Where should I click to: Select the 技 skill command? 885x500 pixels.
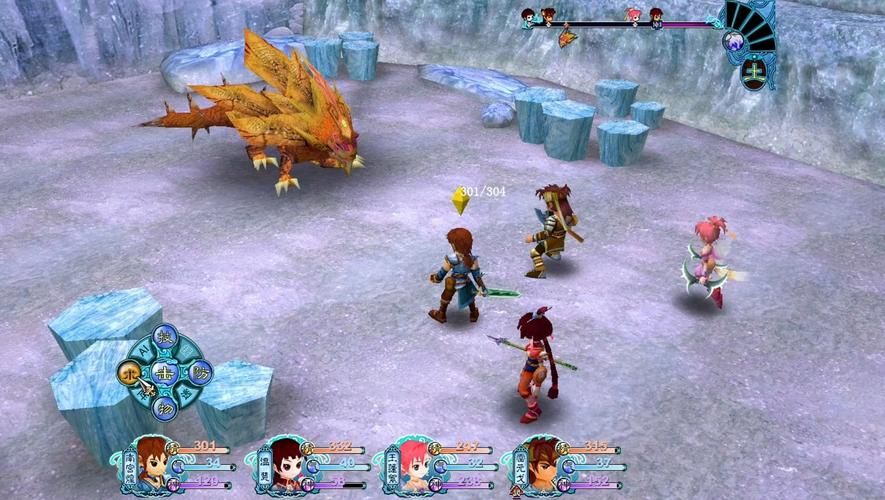pyautogui.click(x=166, y=337)
